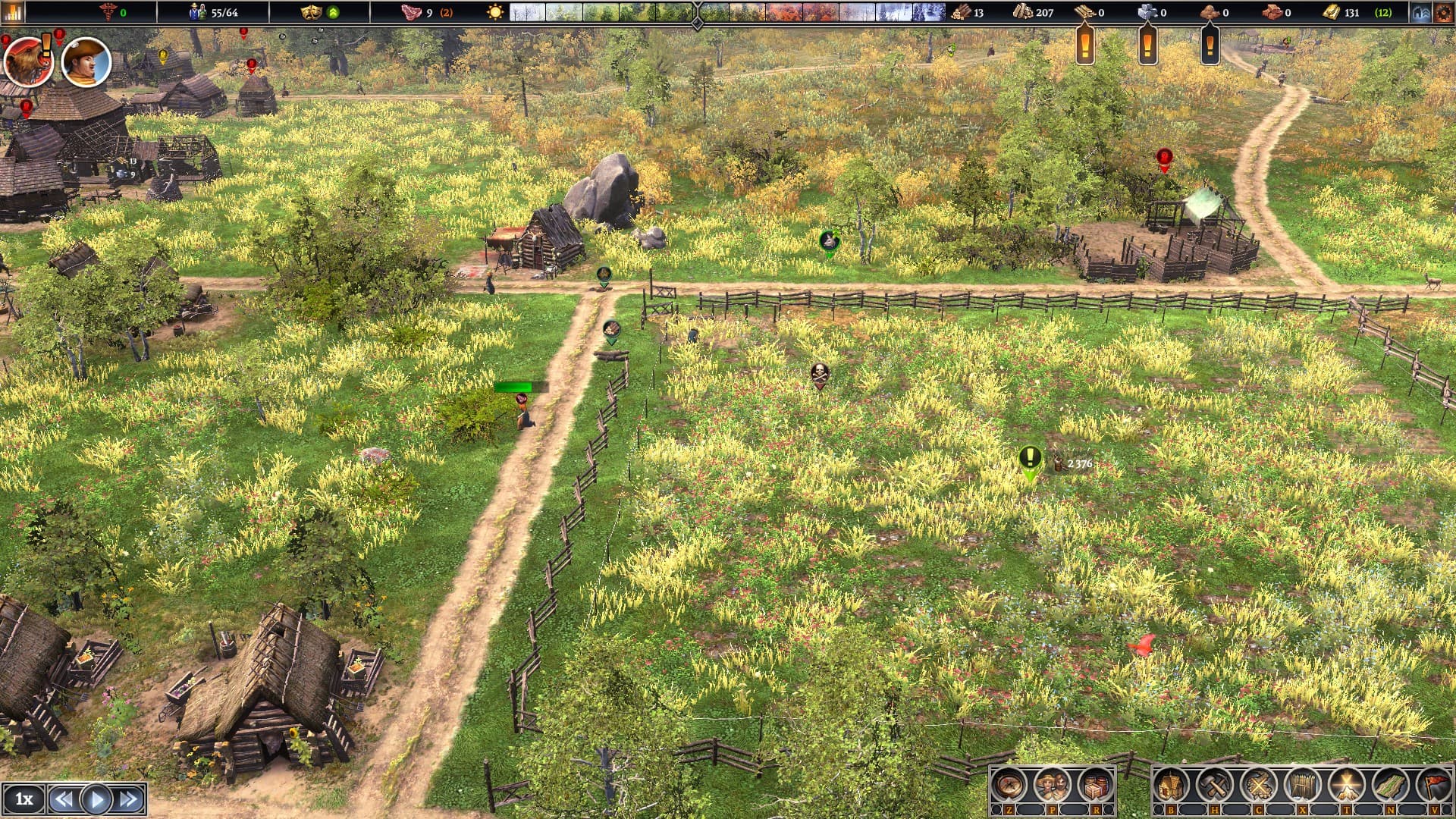Fast-forward the game speed
Image resolution: width=1456 pixels, height=819 pixels.
(x=128, y=799)
